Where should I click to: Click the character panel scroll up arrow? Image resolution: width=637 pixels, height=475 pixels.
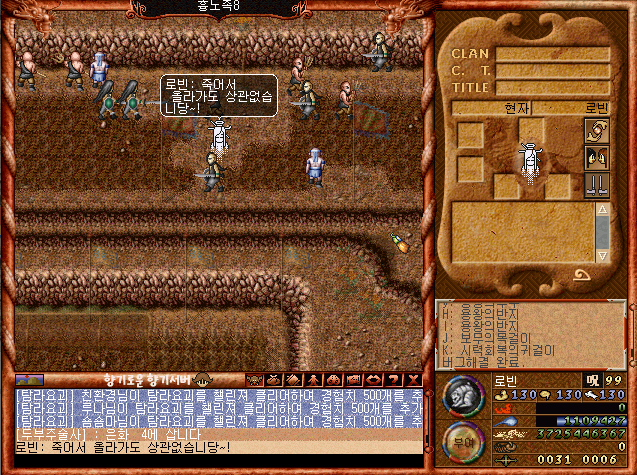coord(602,209)
